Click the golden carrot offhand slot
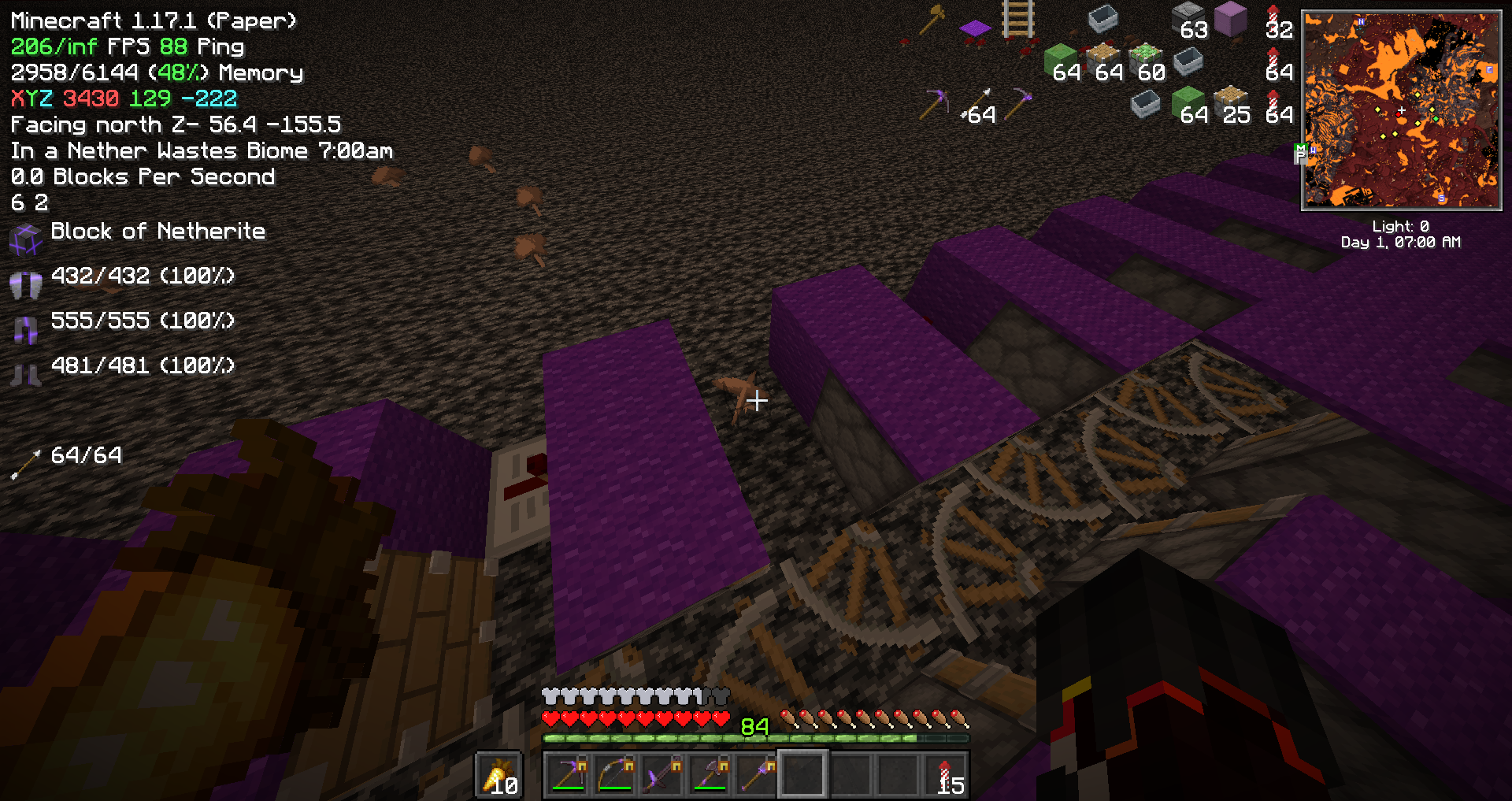 pyautogui.click(x=499, y=776)
